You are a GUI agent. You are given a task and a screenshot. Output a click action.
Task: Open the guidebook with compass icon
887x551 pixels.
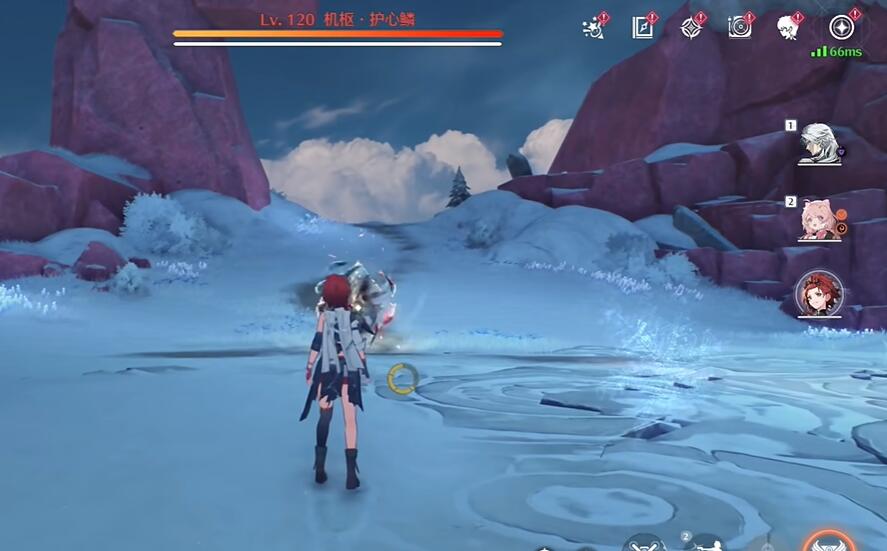coord(642,27)
